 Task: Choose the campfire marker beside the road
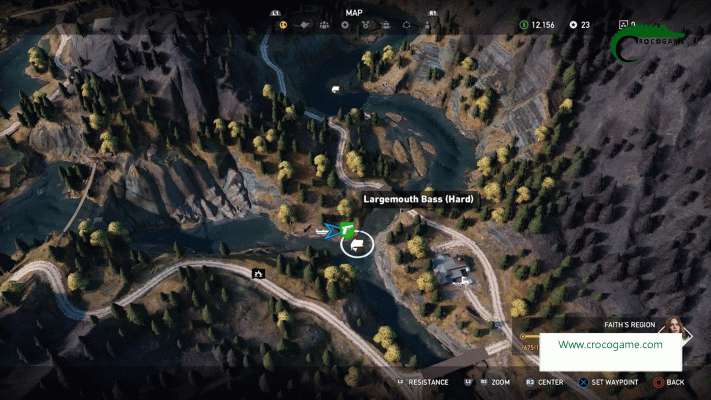coord(258,272)
